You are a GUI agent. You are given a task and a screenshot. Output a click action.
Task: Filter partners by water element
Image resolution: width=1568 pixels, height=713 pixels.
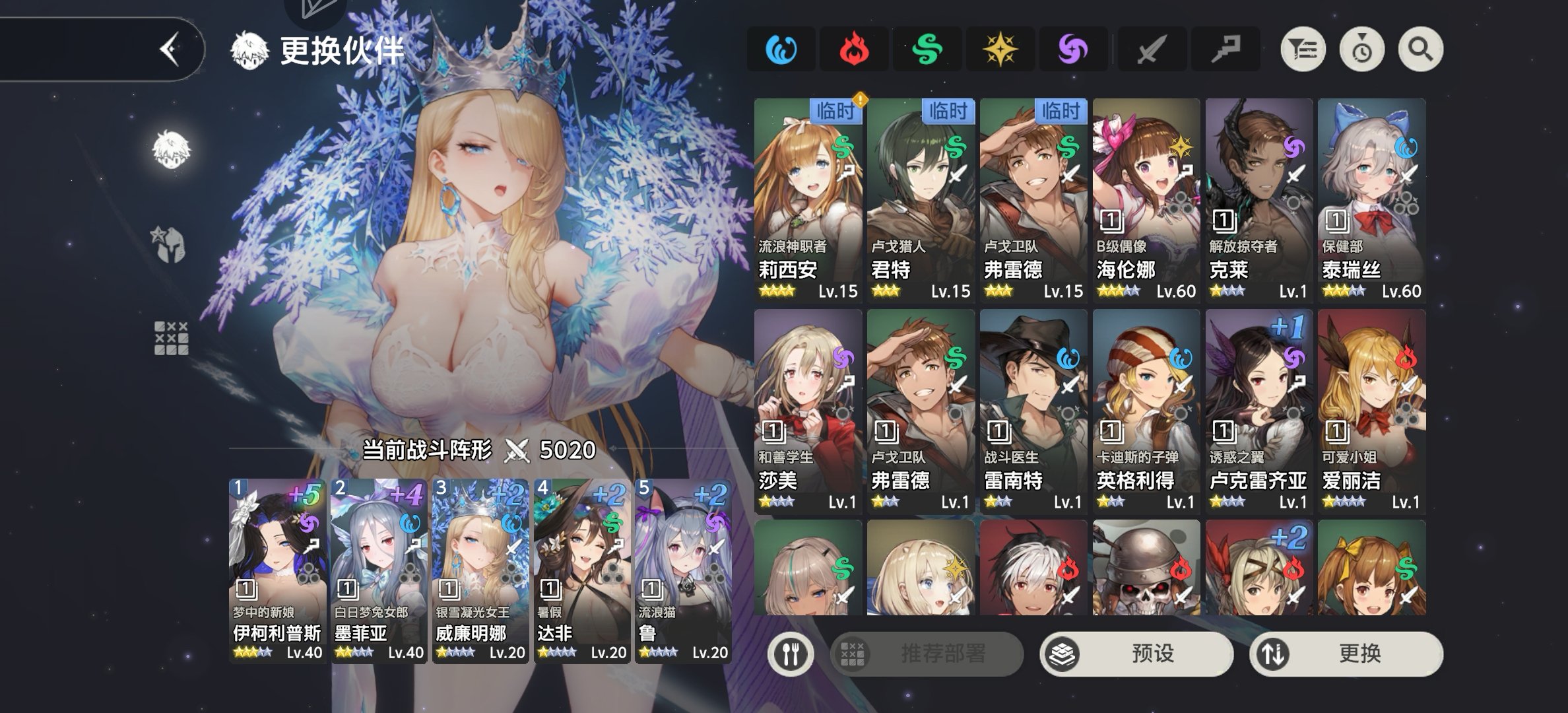[781, 50]
